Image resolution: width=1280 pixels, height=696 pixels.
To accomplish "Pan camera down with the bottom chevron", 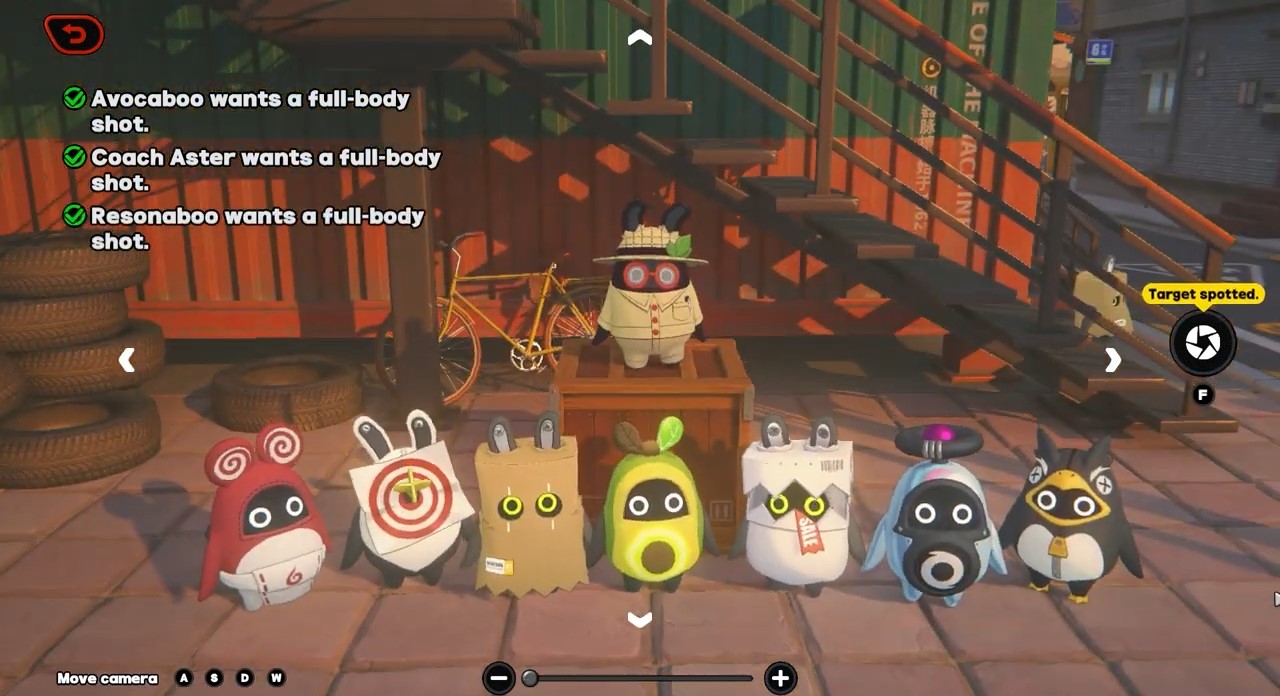I will click(639, 620).
